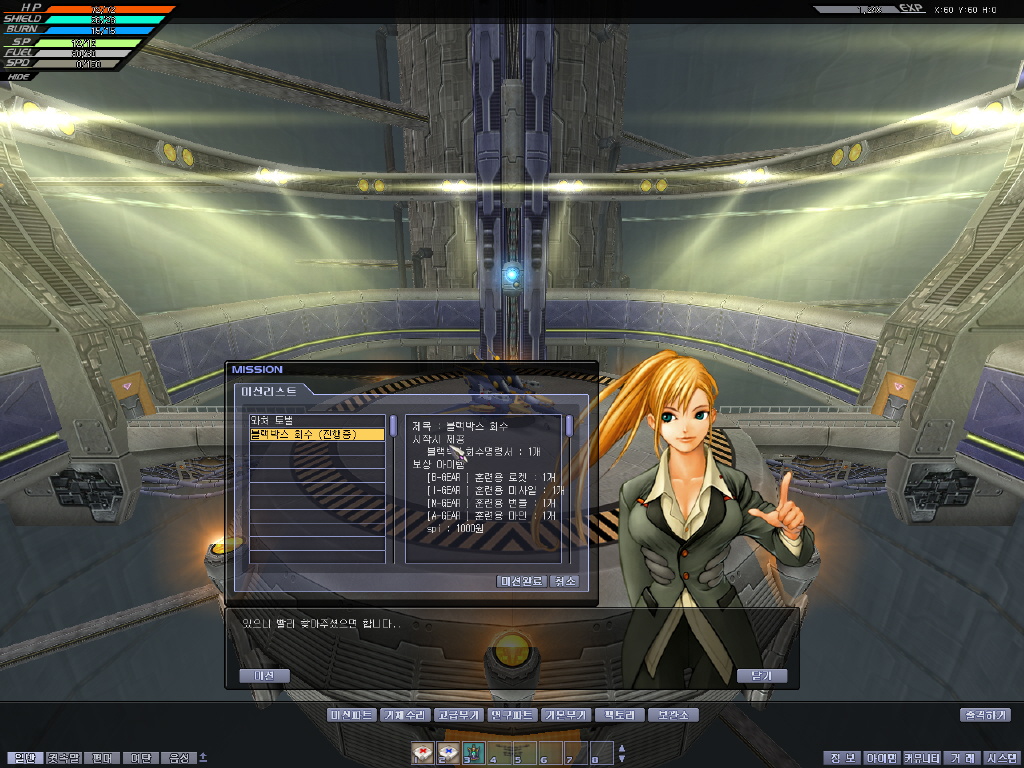1024x768 pixels.
Task: Click the 미션 button in dialogue box
Action: (x=264, y=676)
